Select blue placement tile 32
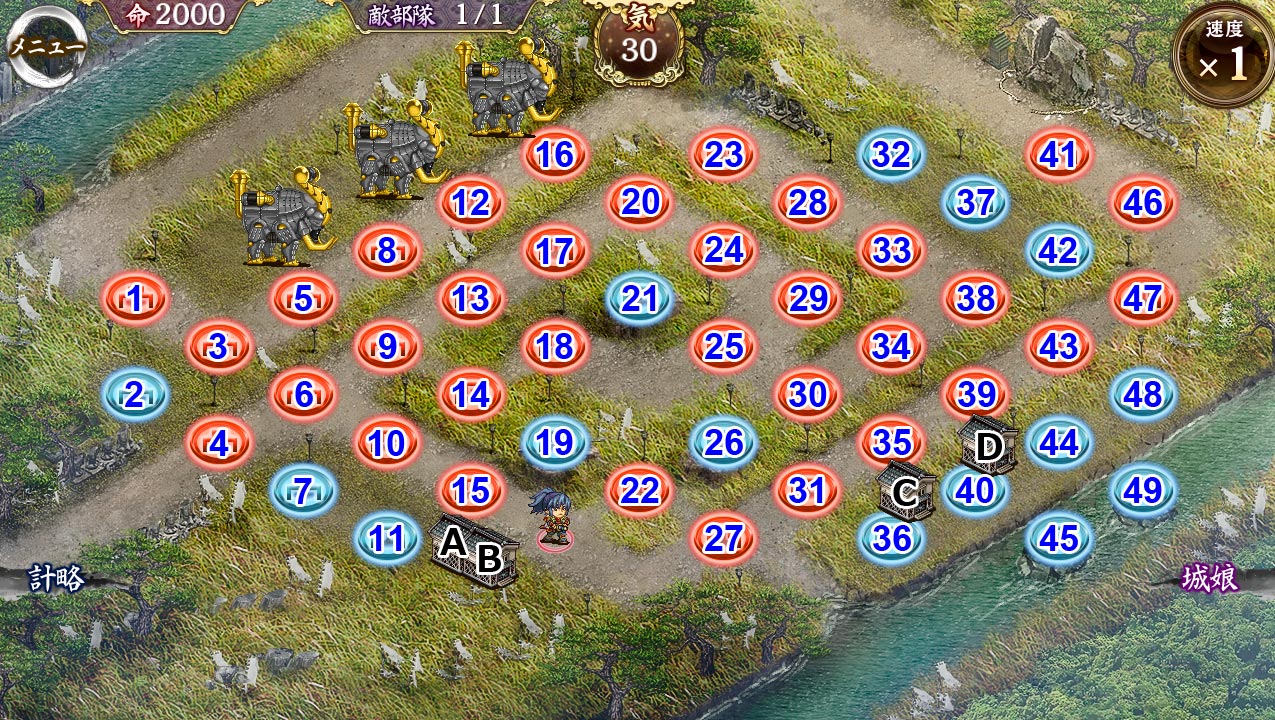1275x720 pixels. (x=891, y=155)
